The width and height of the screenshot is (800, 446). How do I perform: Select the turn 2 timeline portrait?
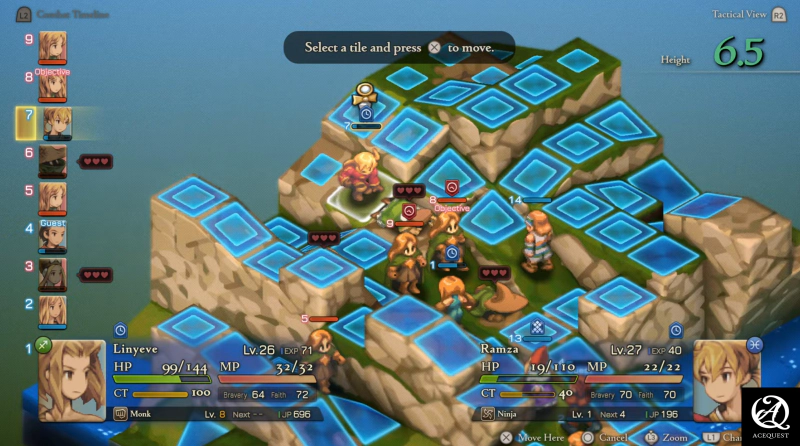52,310
